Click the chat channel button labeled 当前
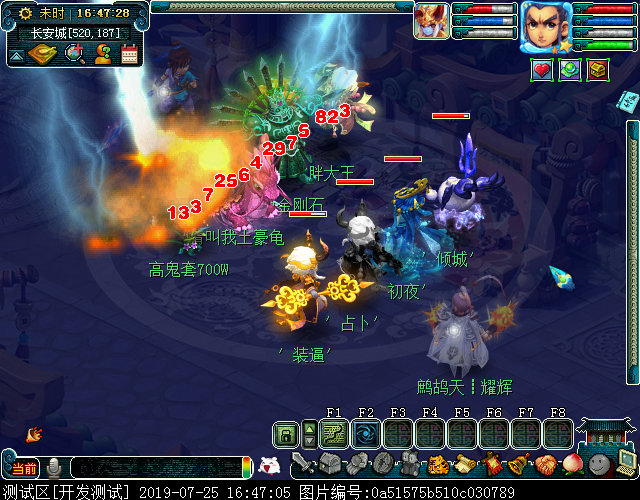Viewport: 640px width, 500px height. pos(24,468)
